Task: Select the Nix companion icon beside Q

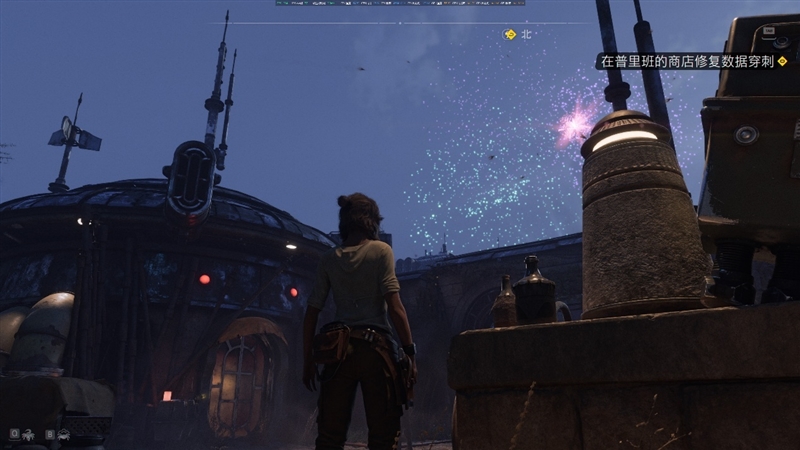Action: (27, 435)
